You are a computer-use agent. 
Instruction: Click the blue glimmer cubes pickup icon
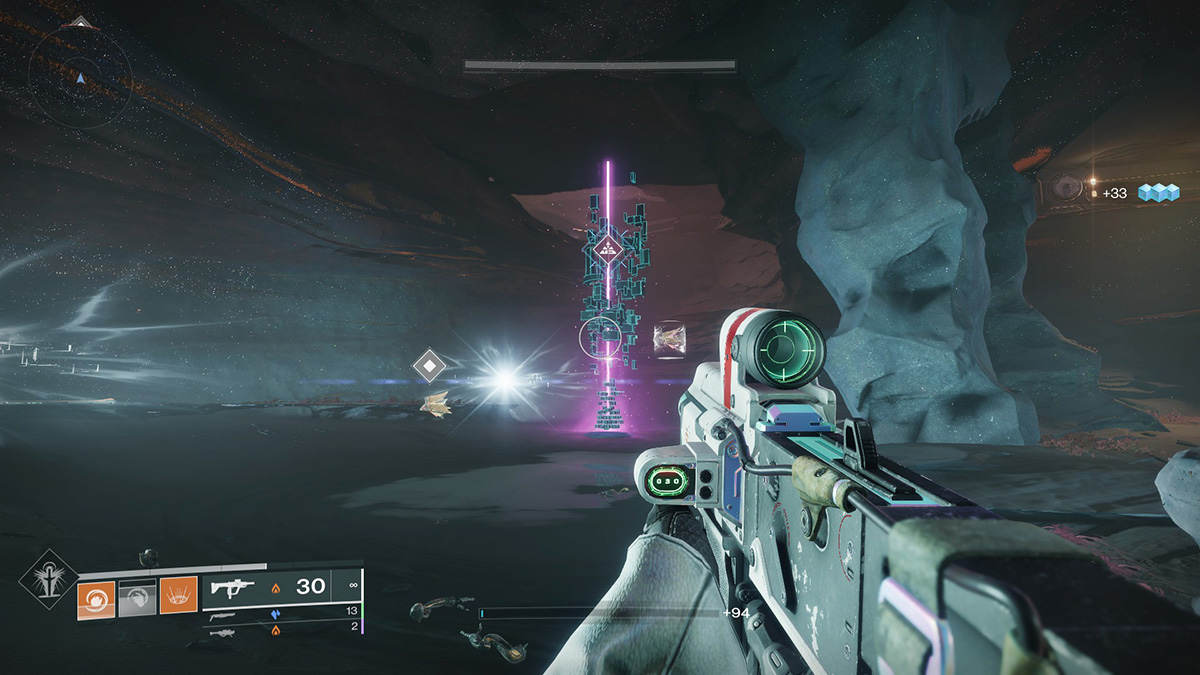pos(1159,192)
